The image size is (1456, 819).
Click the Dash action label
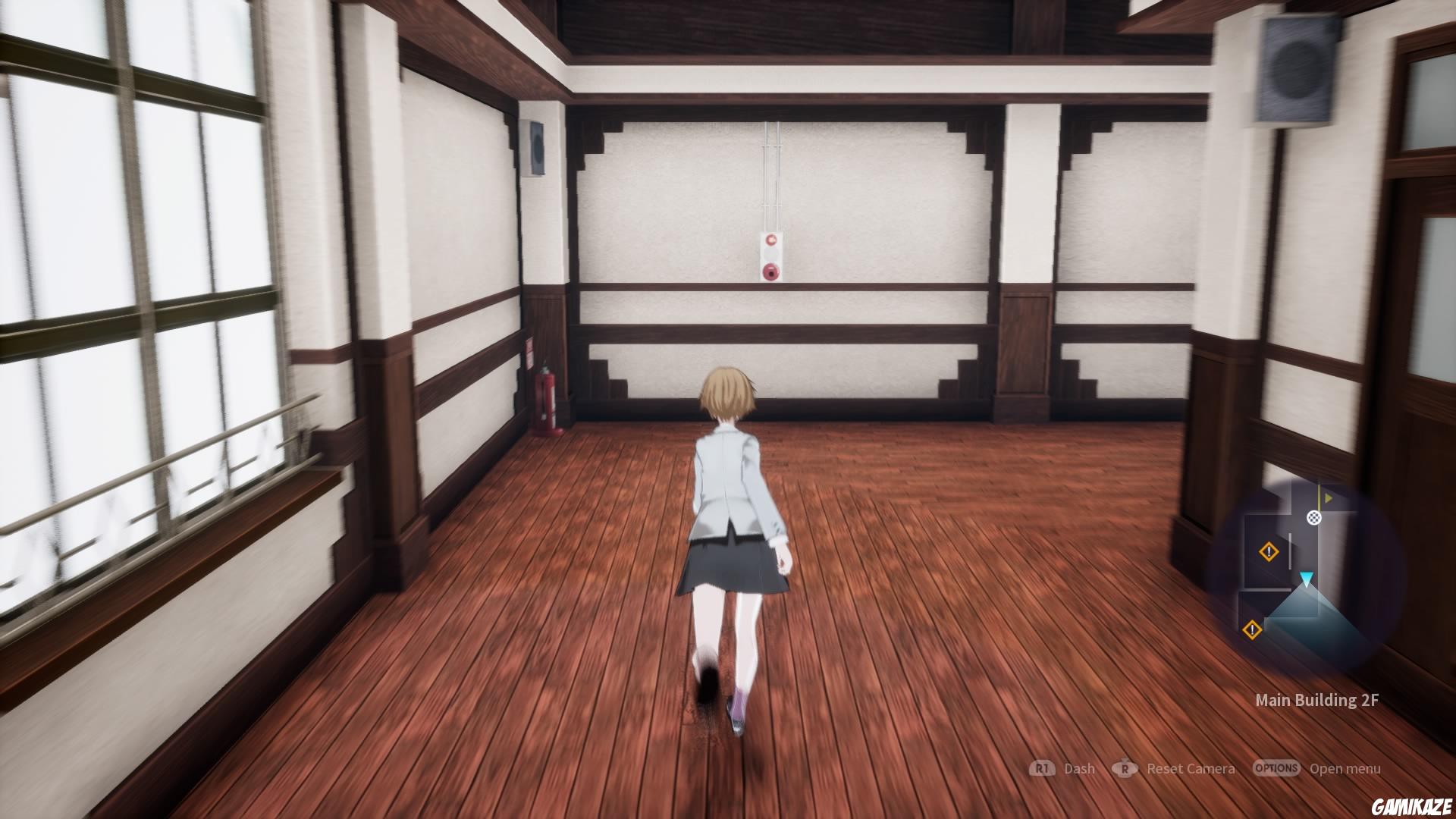[x=1080, y=768]
